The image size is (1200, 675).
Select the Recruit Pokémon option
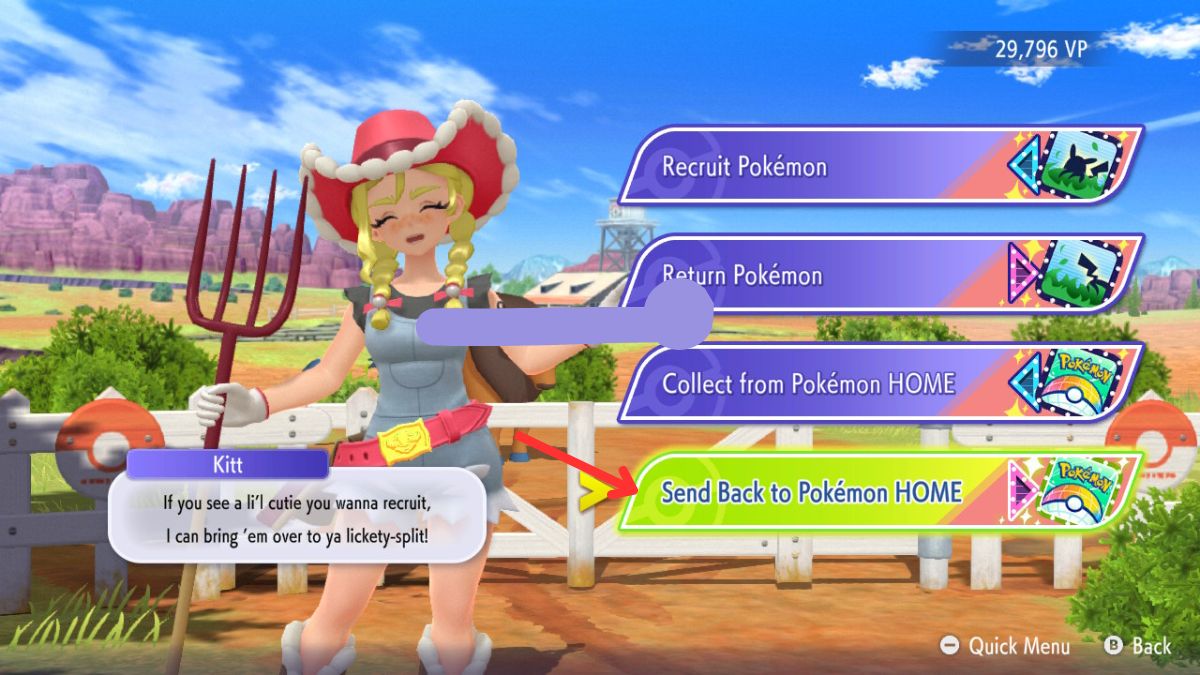coord(878,165)
